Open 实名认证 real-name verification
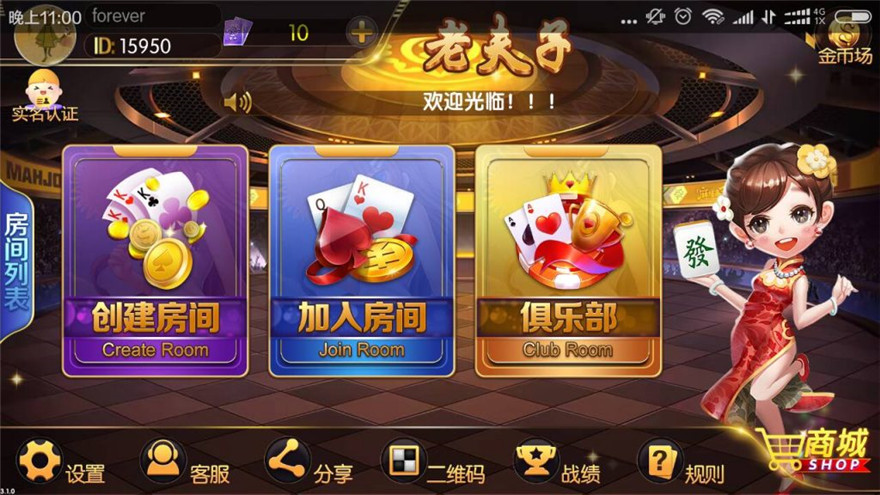 click(x=44, y=96)
